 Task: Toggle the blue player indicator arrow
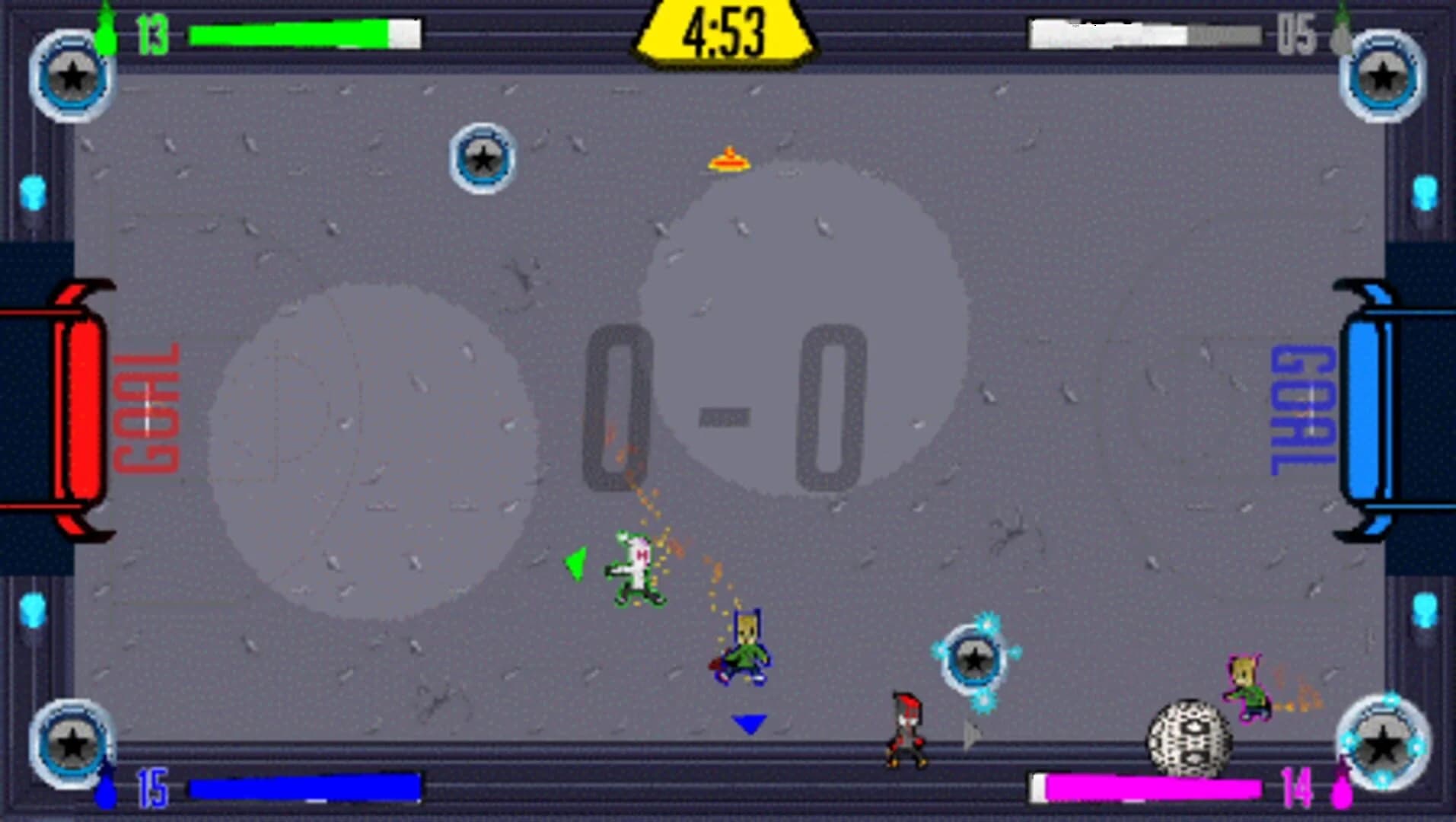(747, 724)
